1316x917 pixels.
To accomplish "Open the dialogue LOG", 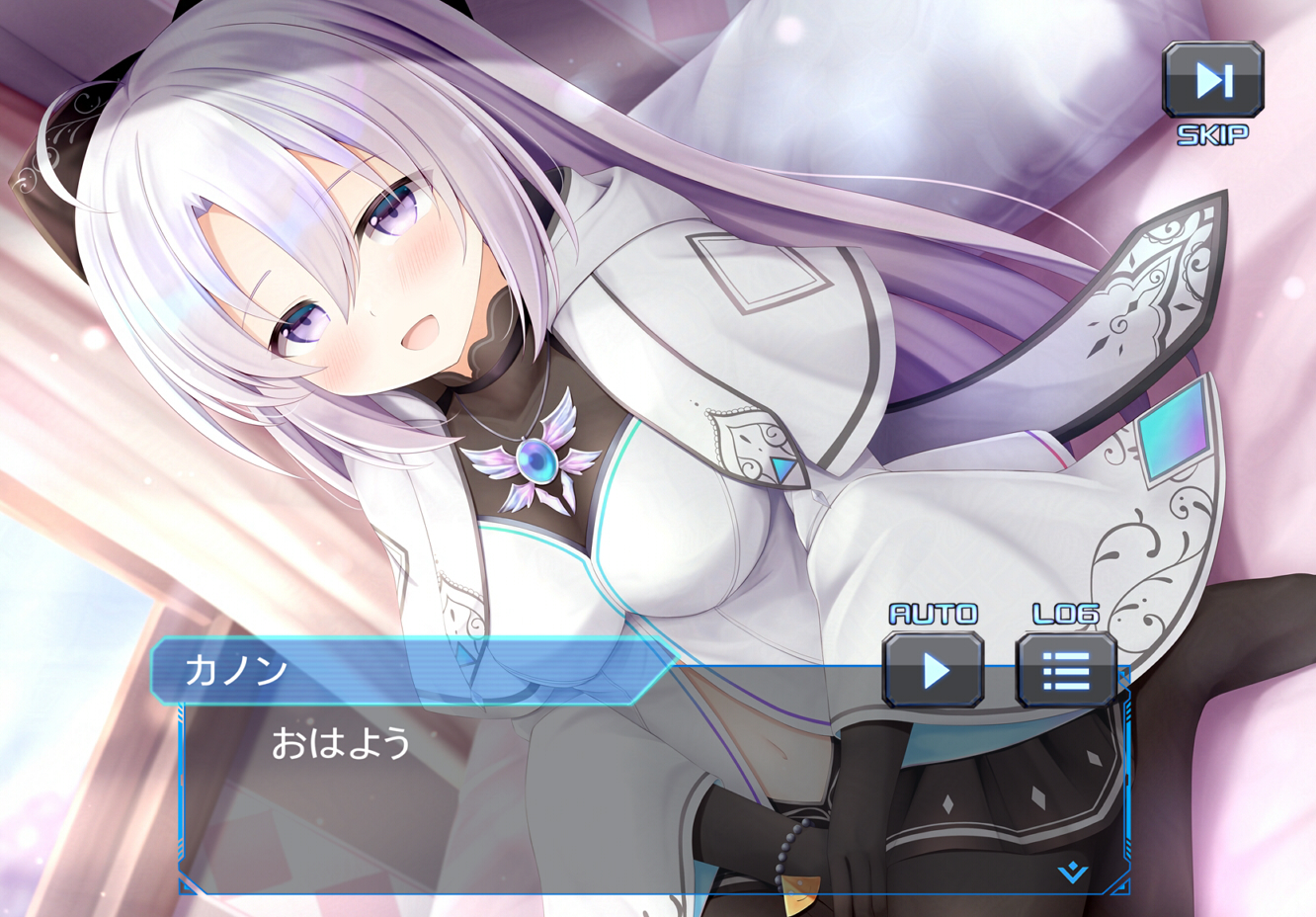I will click(1066, 671).
